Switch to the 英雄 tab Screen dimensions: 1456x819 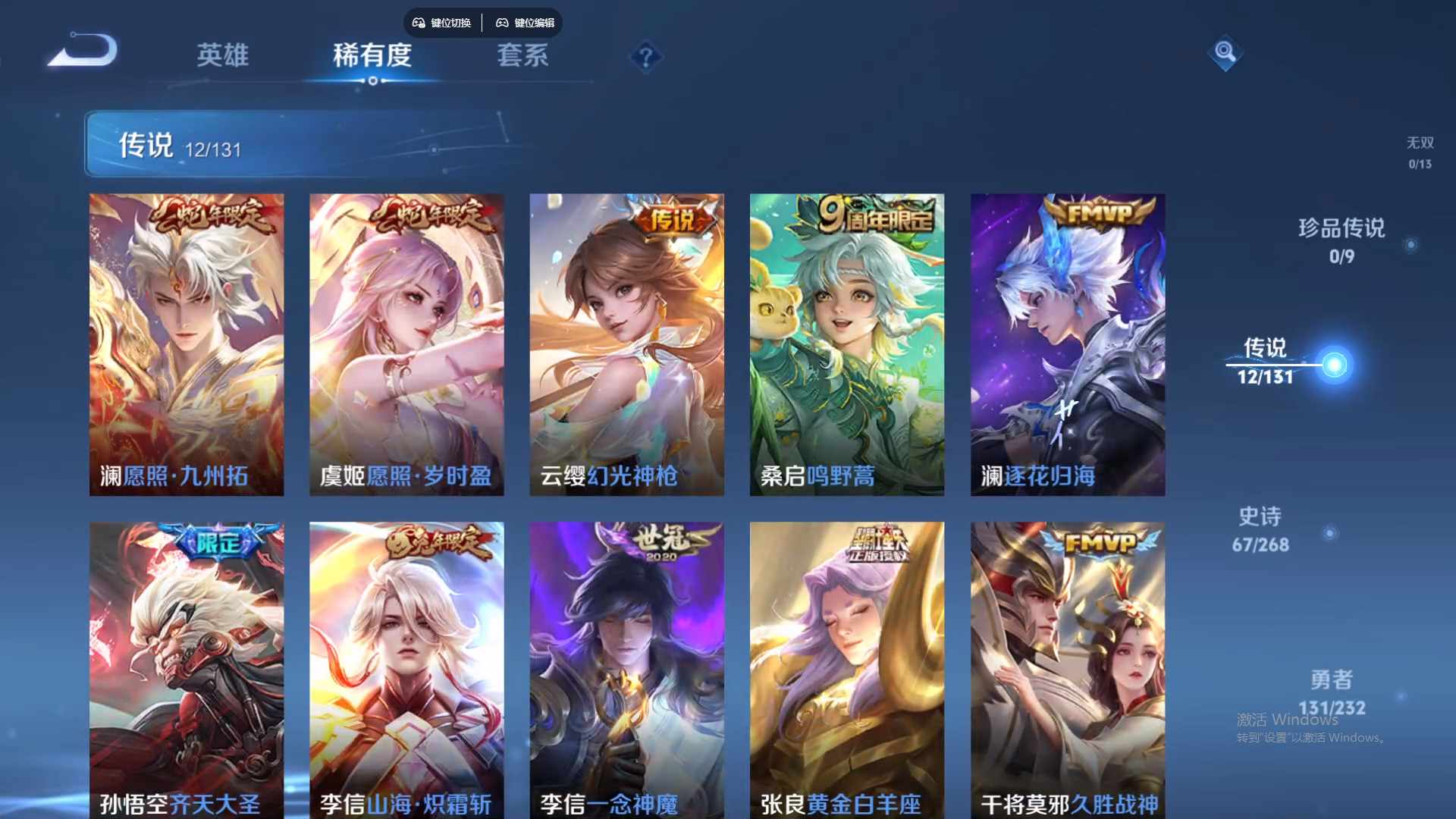[222, 57]
